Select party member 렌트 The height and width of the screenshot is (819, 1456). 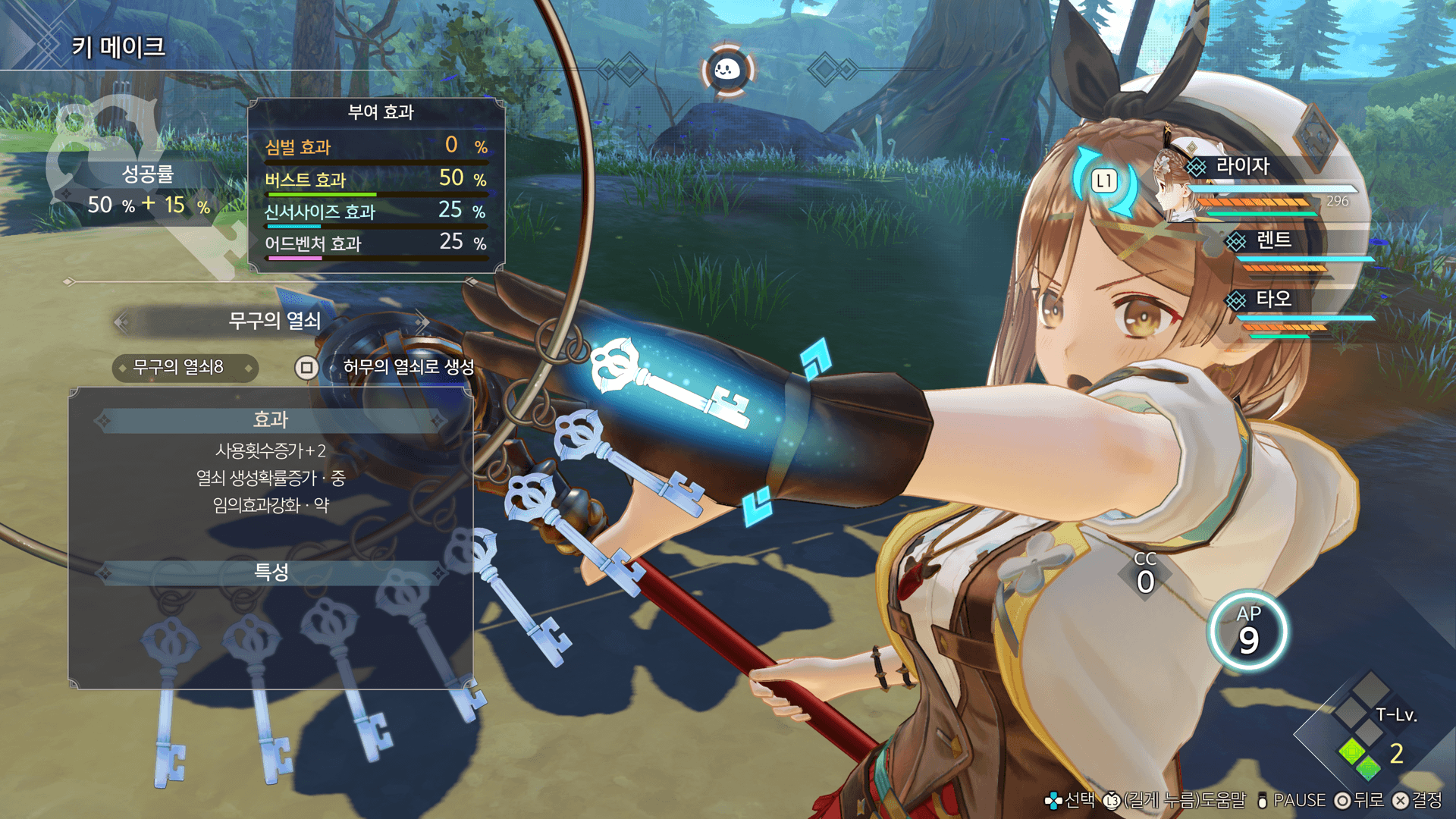(1273, 241)
